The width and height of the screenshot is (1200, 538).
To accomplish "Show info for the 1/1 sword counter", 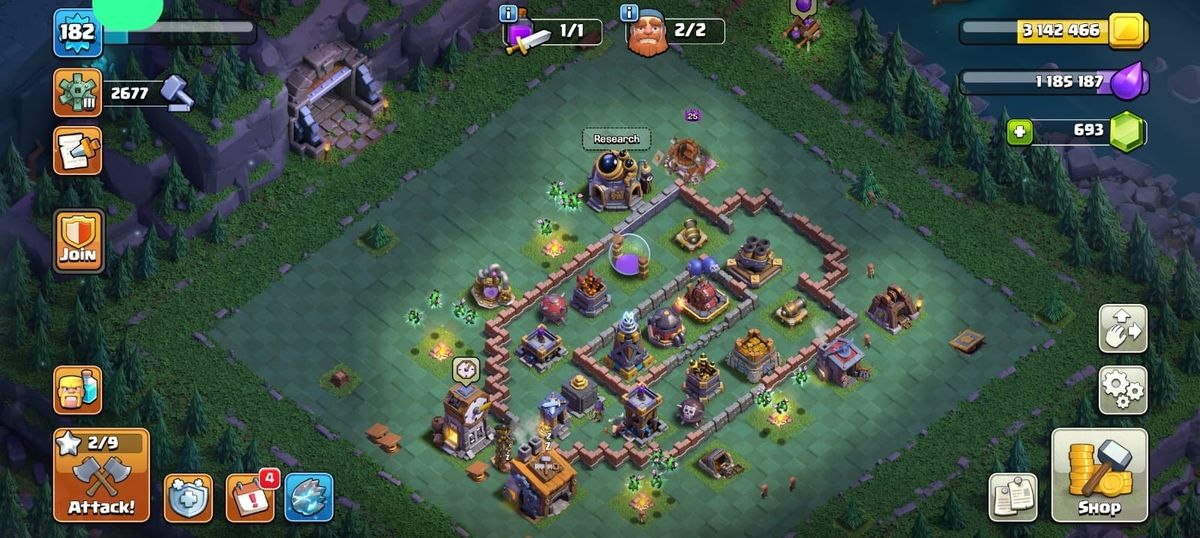I will click(509, 13).
